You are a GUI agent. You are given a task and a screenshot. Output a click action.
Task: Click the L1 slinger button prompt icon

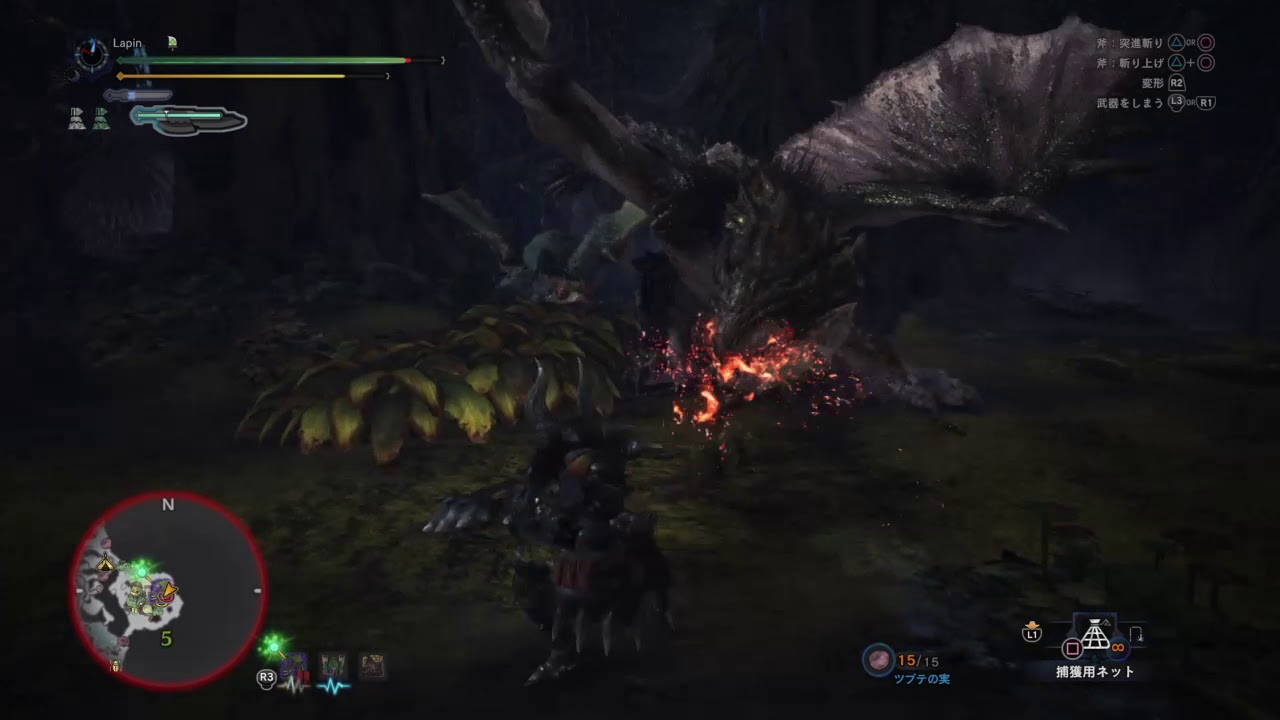coord(1030,633)
